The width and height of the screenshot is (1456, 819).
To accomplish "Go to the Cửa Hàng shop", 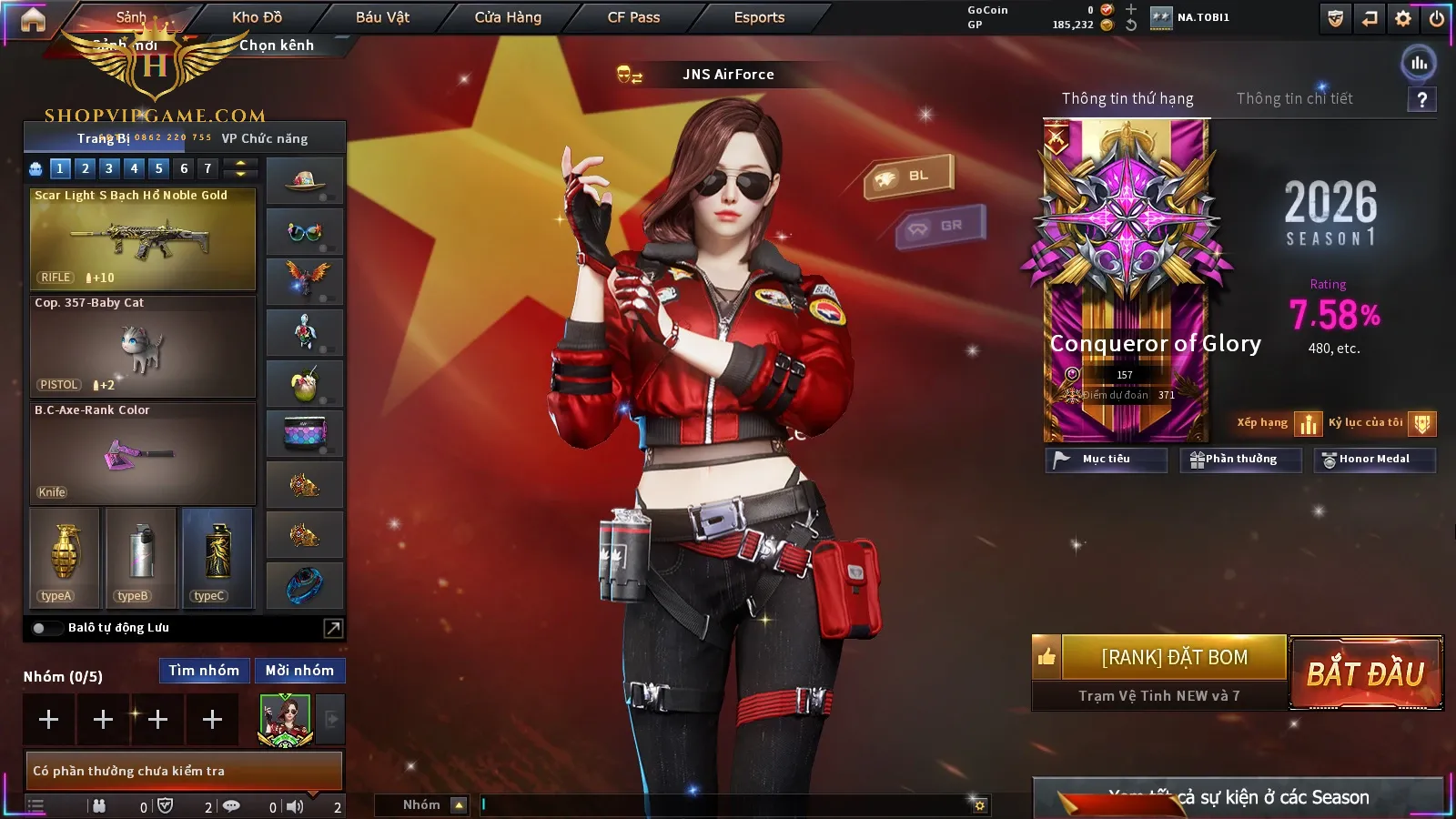I will tap(508, 17).
